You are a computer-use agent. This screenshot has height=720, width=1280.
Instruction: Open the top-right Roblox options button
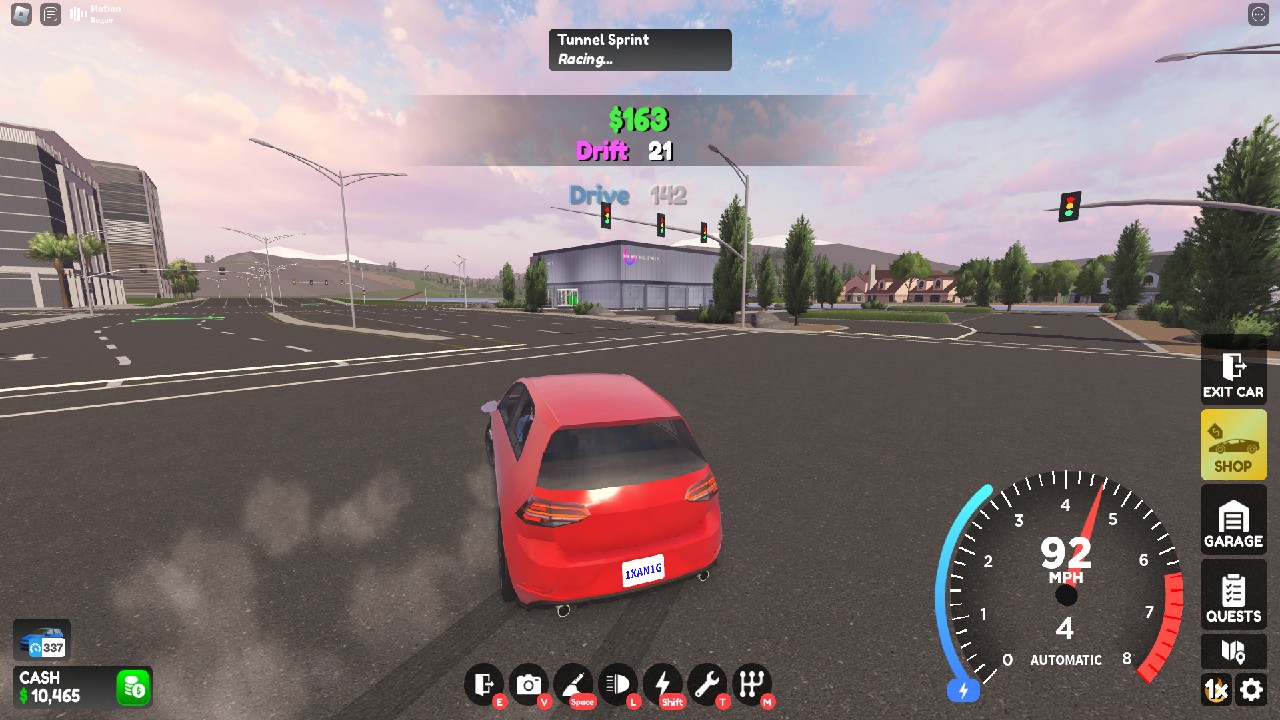click(1258, 14)
